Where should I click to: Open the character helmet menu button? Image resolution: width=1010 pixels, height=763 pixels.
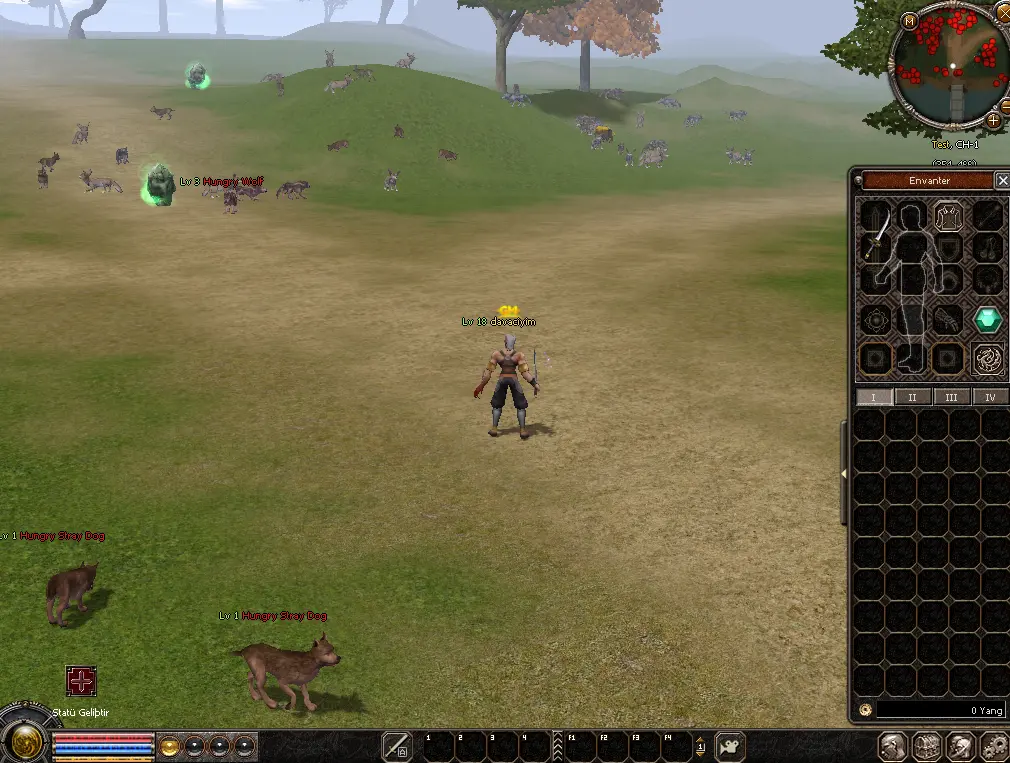tap(892, 746)
